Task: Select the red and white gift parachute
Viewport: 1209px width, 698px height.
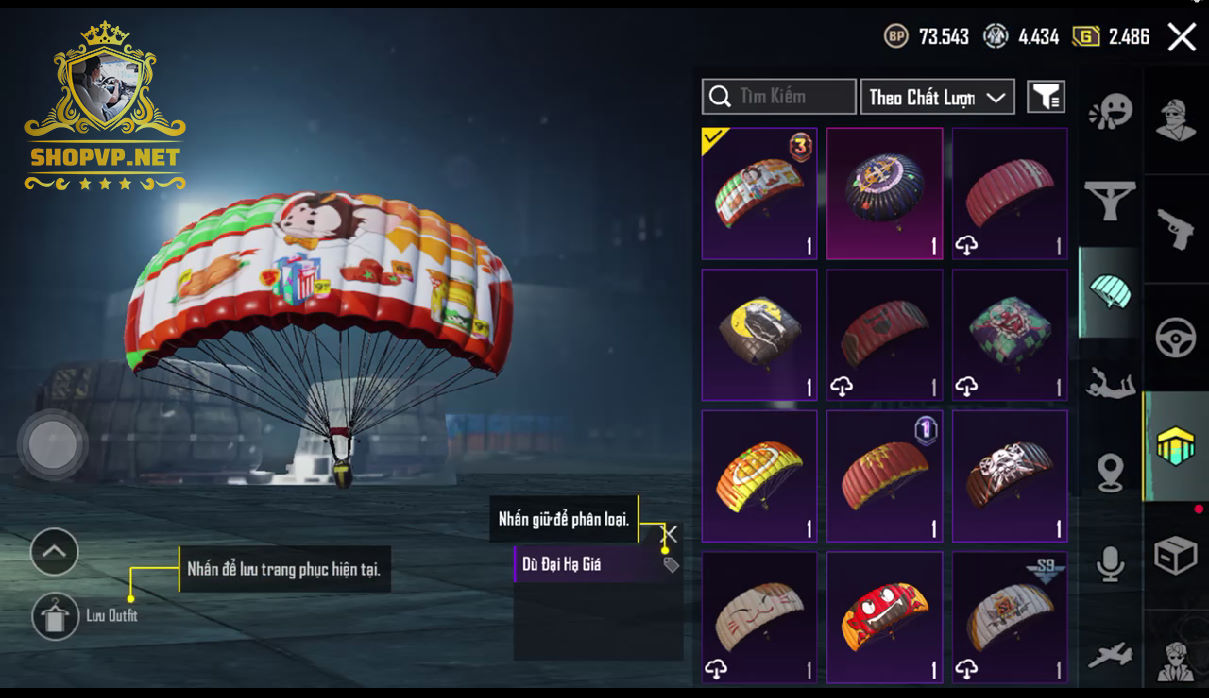Action: tap(759, 193)
